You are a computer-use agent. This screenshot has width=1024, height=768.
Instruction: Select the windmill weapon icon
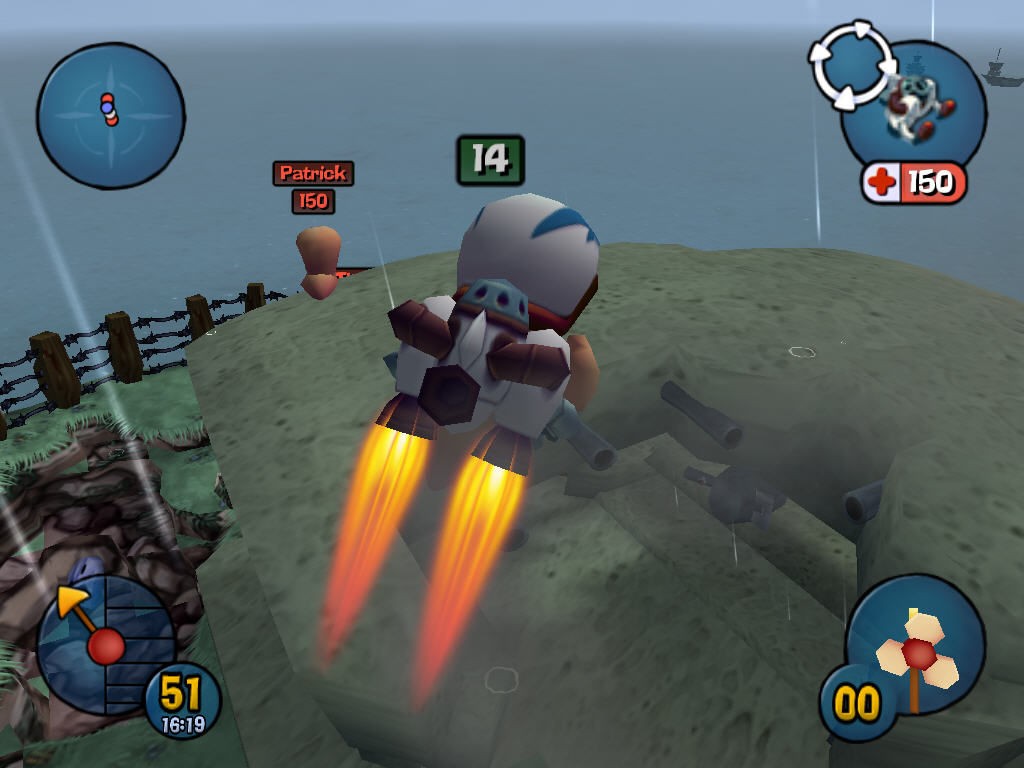[916, 647]
